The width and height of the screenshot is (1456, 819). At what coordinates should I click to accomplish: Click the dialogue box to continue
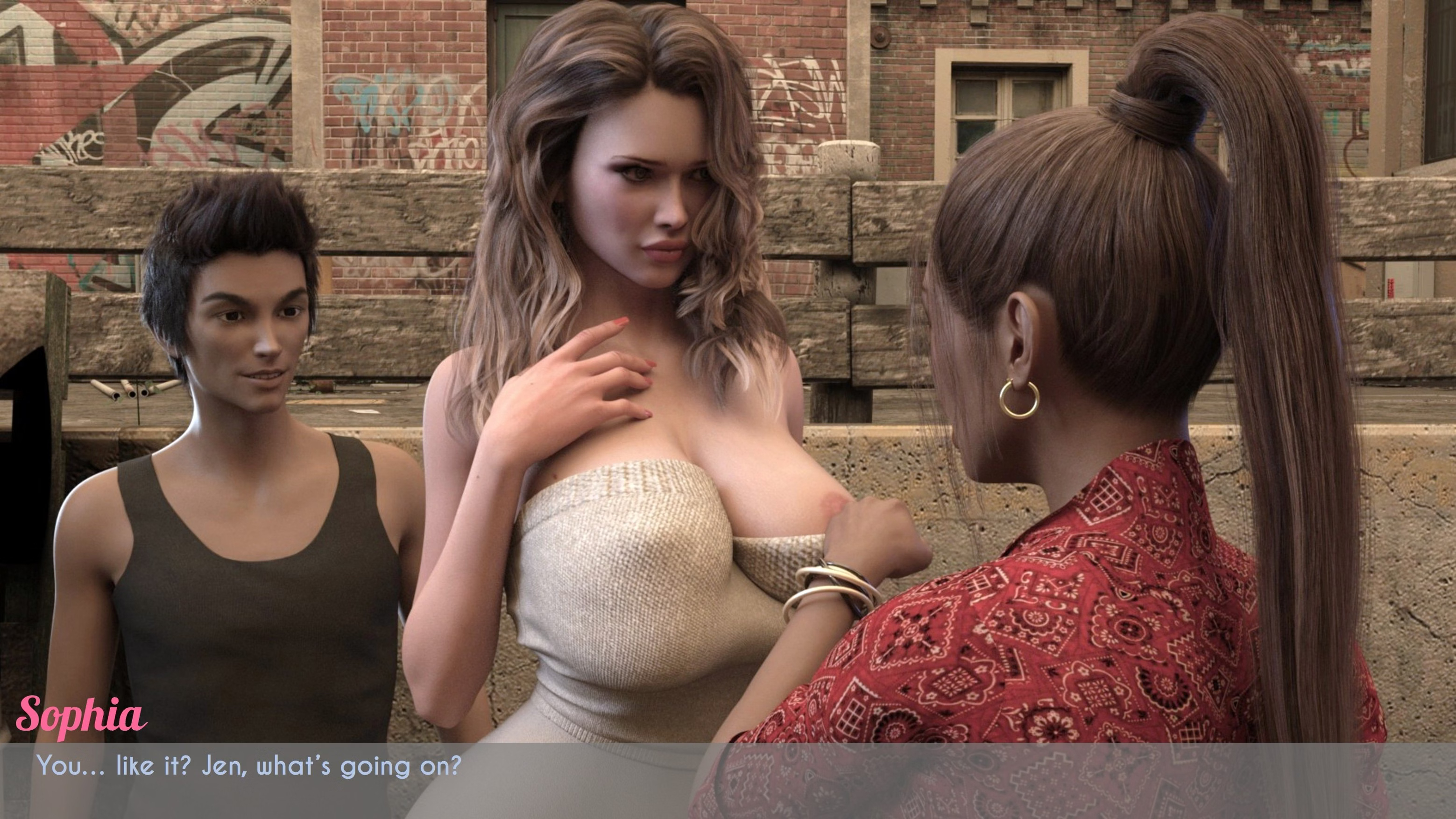pos(728,780)
